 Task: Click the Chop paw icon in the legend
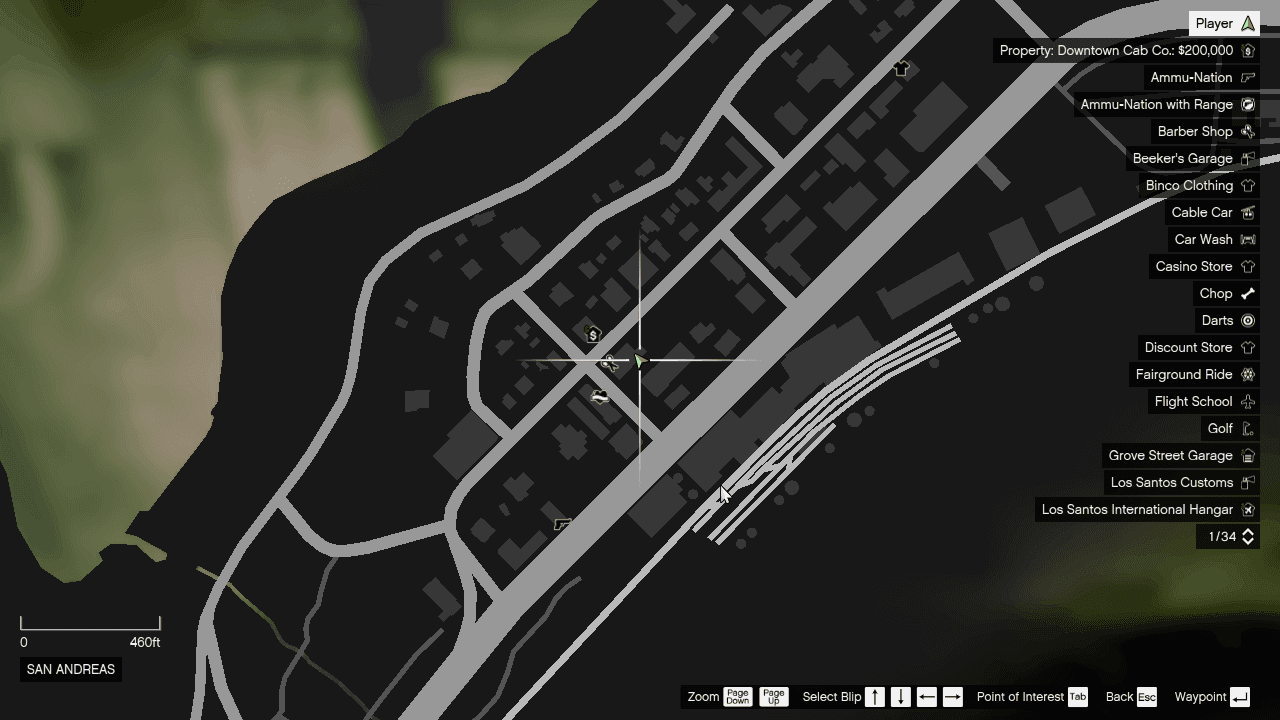(x=1247, y=293)
